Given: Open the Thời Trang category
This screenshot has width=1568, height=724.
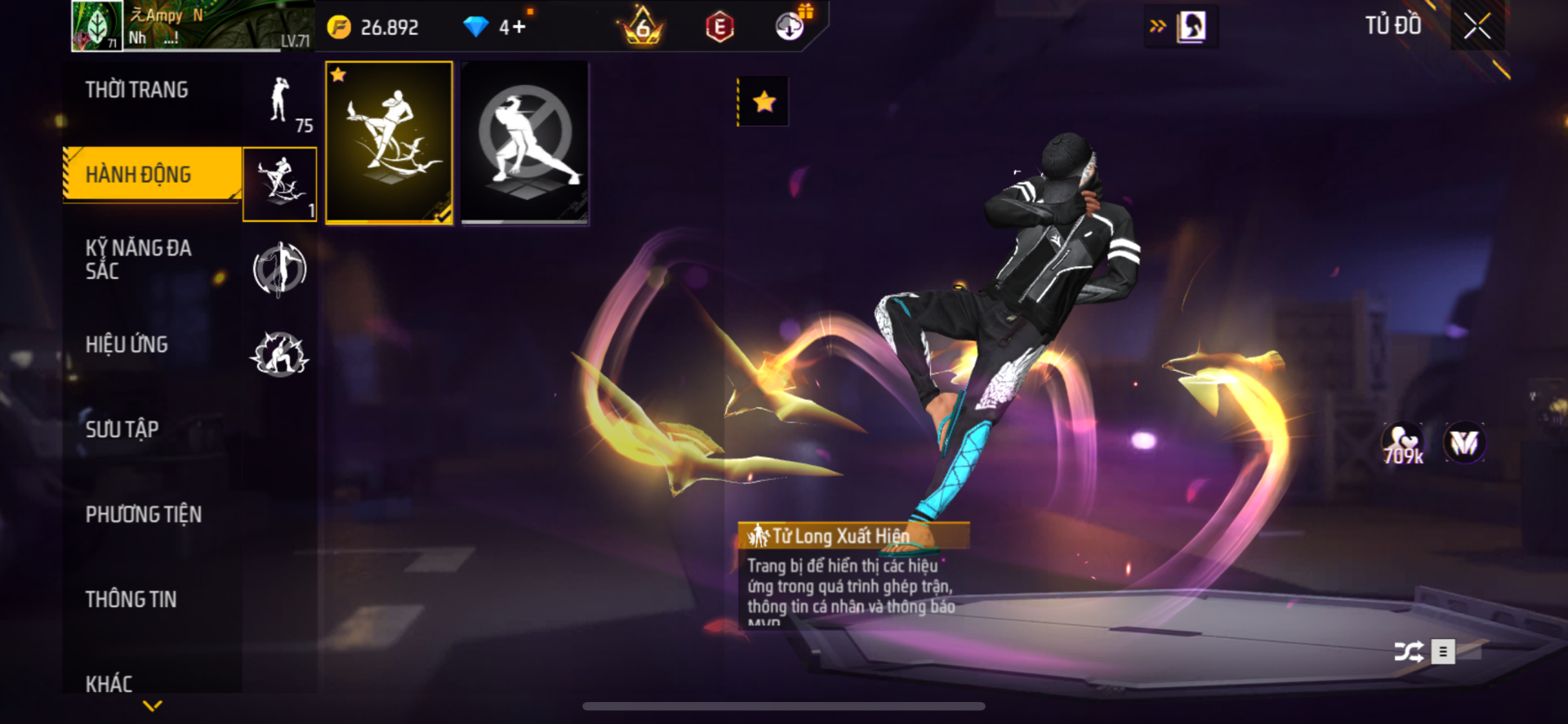Looking at the screenshot, I should pyautogui.click(x=137, y=90).
